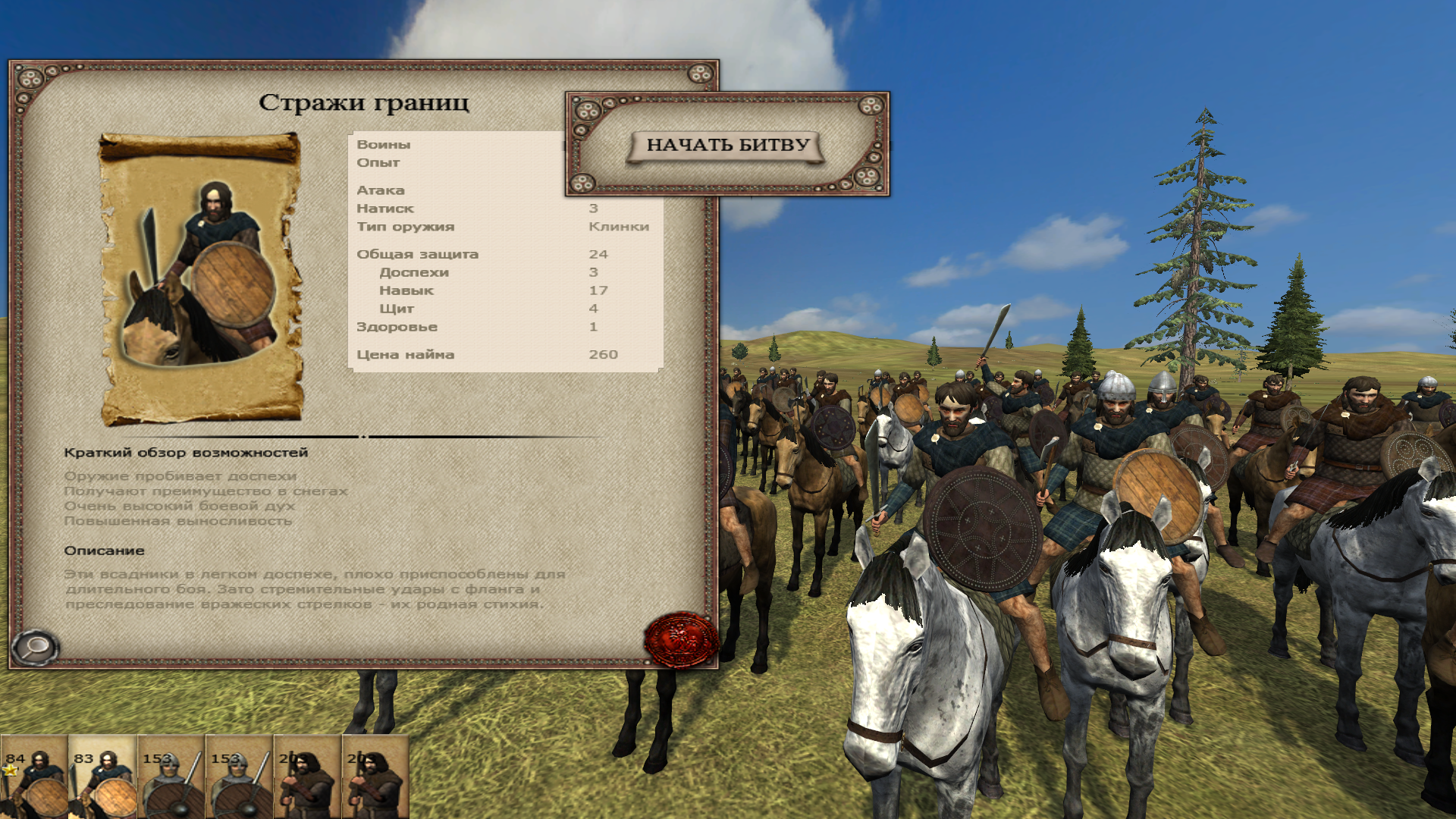Select the cavalry unit card showing 83
Viewport: 1456px width, 819px height.
pos(102,777)
